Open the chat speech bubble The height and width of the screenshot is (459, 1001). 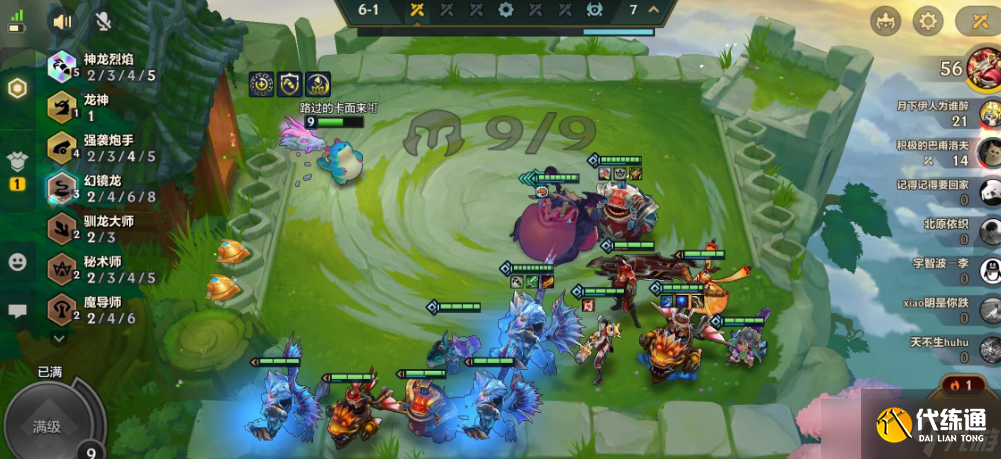17,311
